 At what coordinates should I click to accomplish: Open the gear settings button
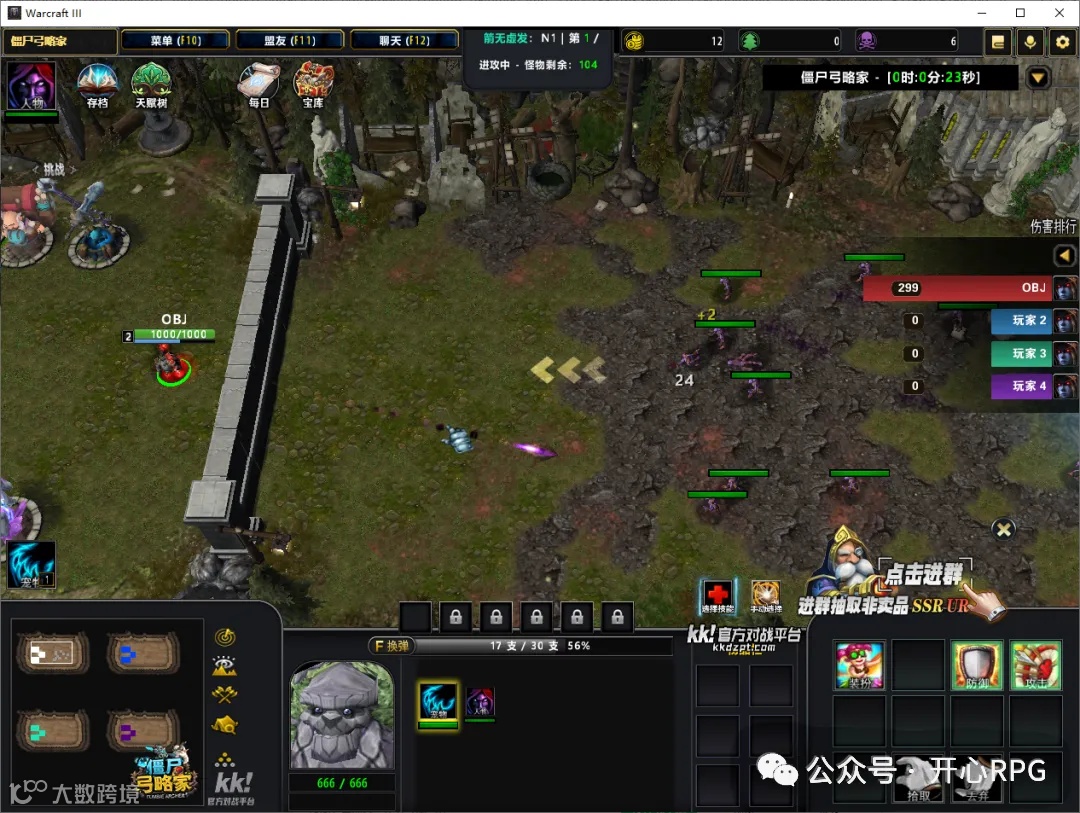tap(1063, 42)
